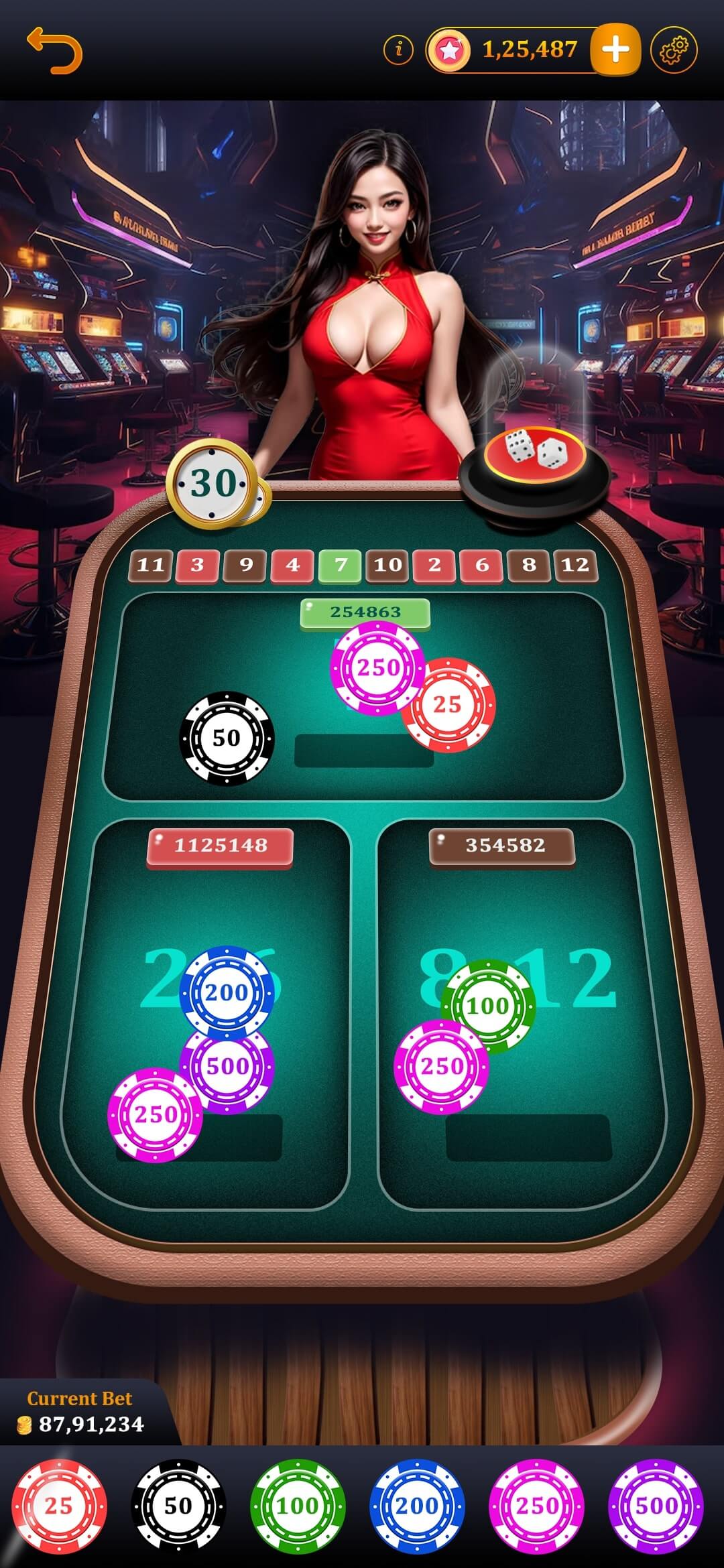Open the info button
Viewport: 724px width, 1568px height.
[399, 50]
